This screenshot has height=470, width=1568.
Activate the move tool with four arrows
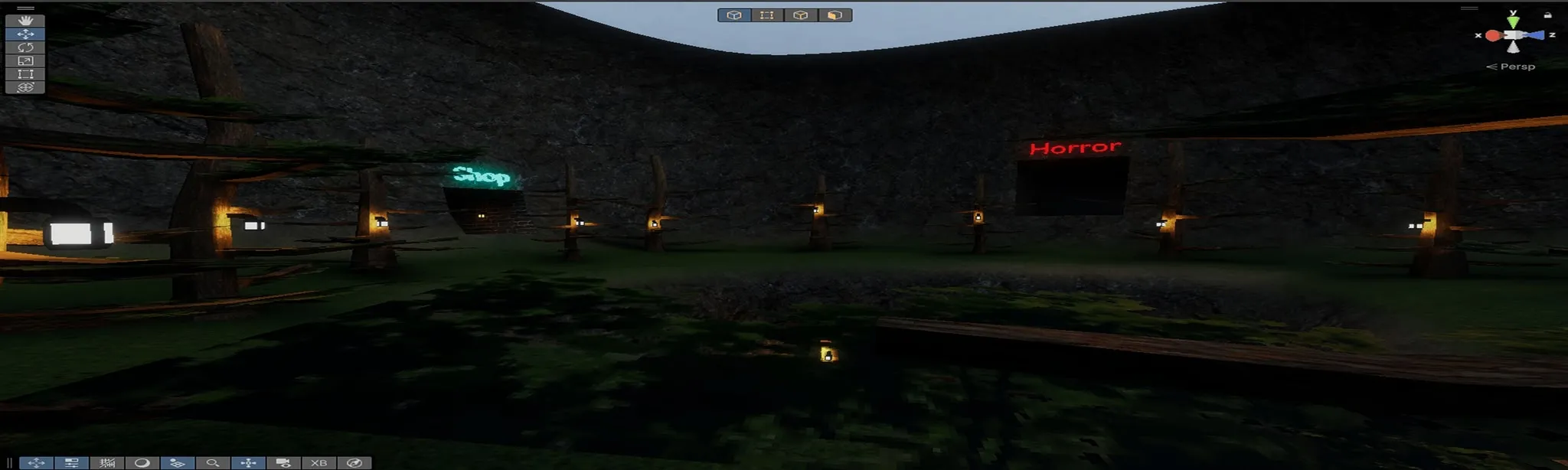pos(25,34)
